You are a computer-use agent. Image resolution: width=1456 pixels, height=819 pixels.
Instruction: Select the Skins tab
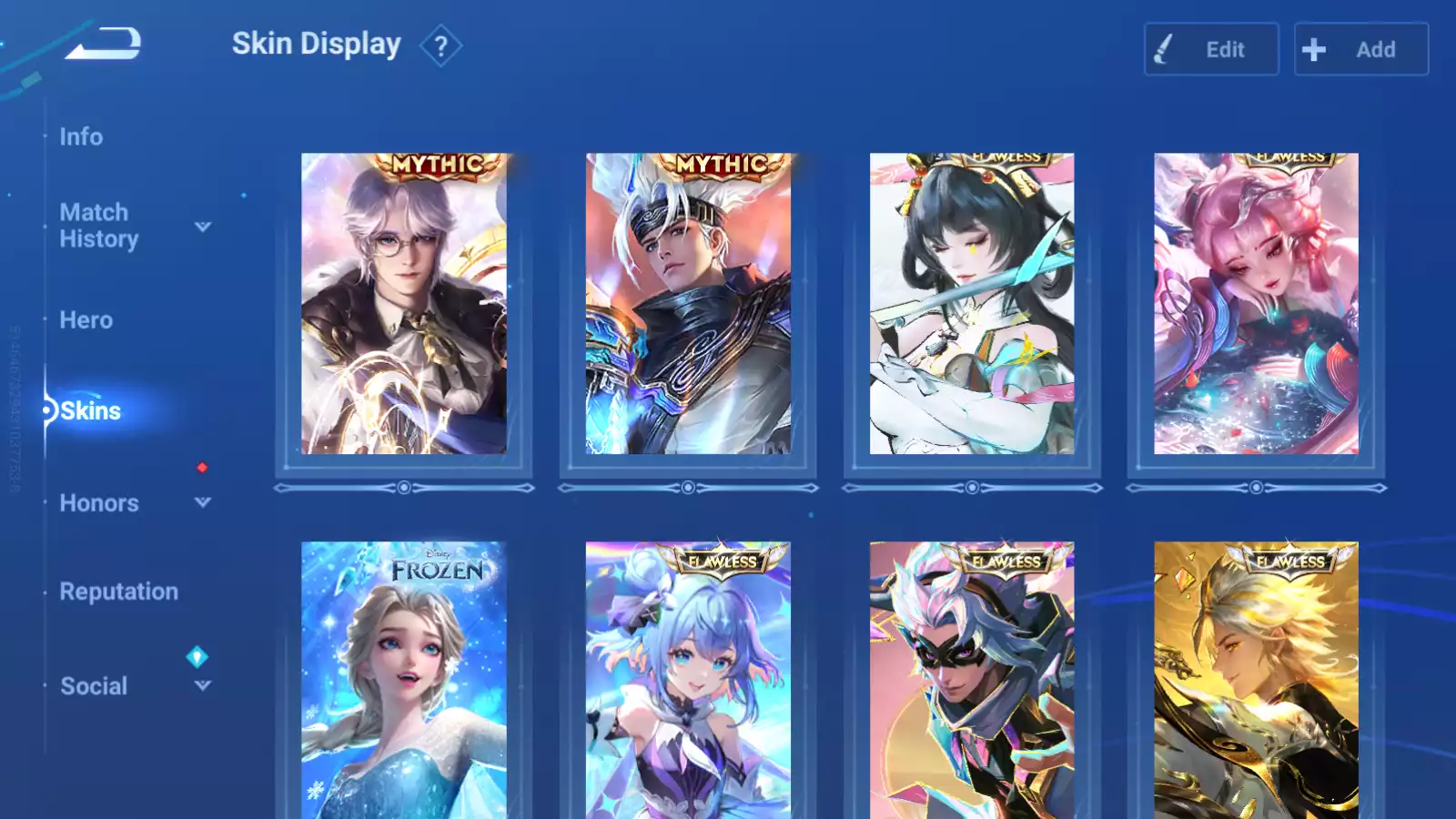[90, 411]
